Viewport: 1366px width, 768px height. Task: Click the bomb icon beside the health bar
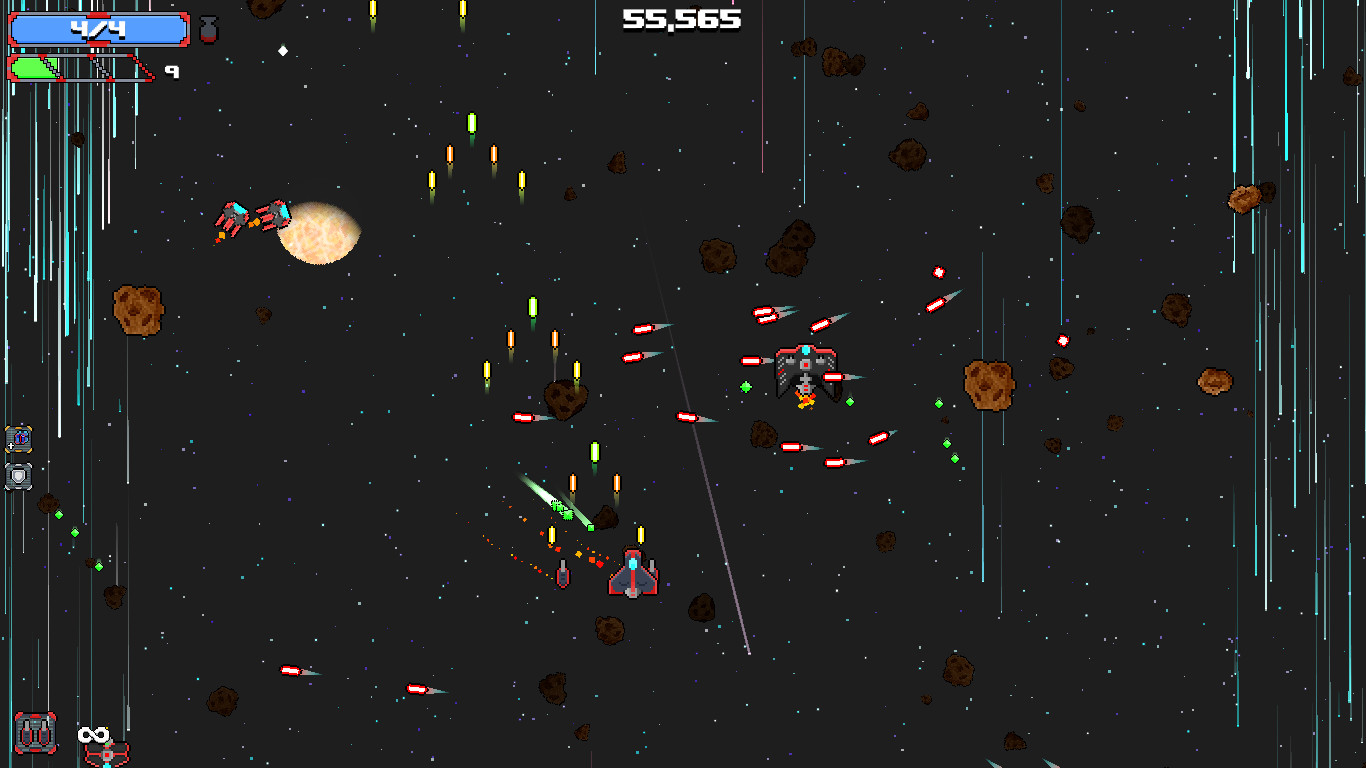[208, 28]
